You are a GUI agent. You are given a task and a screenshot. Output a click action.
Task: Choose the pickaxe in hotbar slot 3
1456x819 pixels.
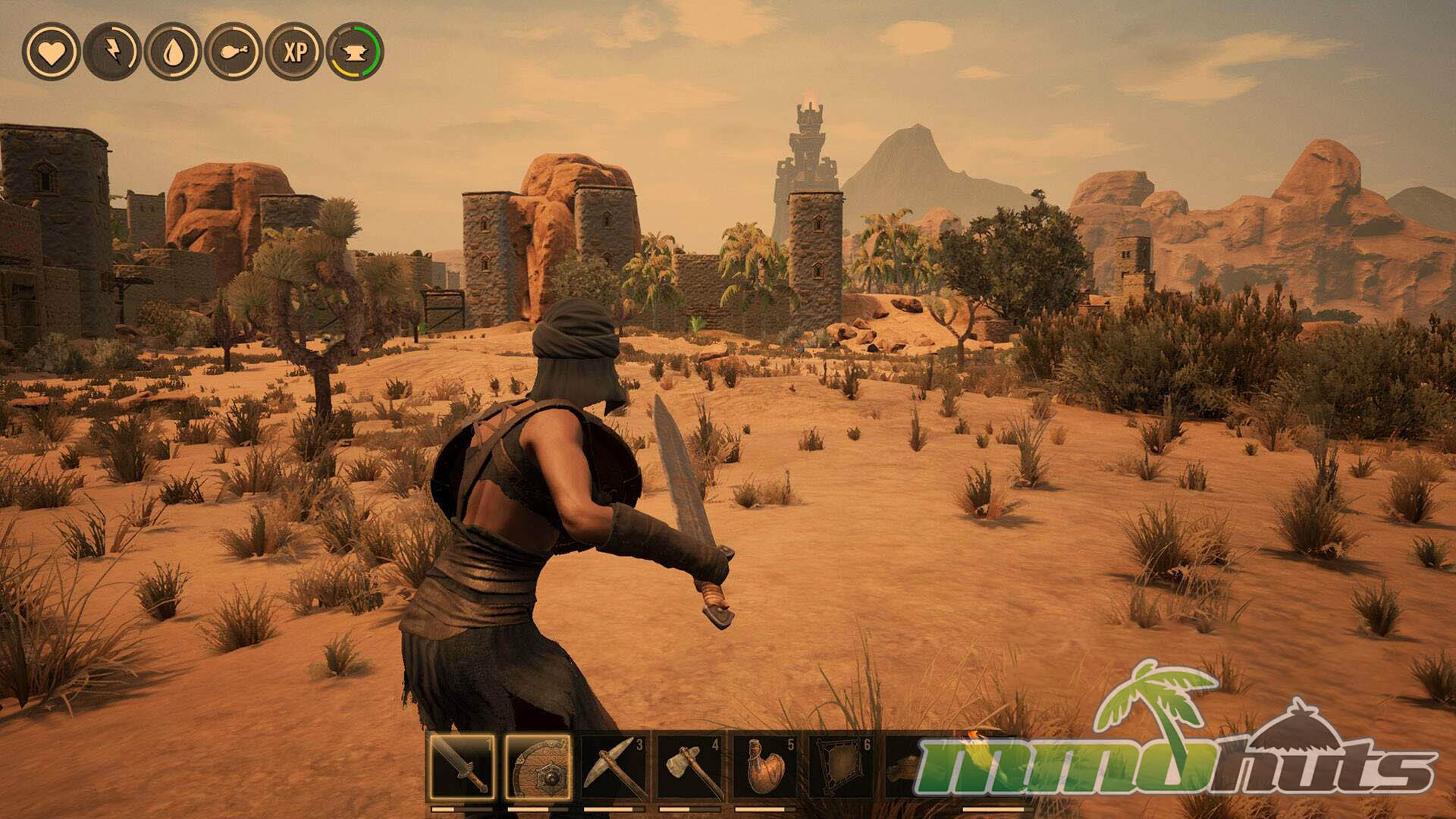pos(613,767)
